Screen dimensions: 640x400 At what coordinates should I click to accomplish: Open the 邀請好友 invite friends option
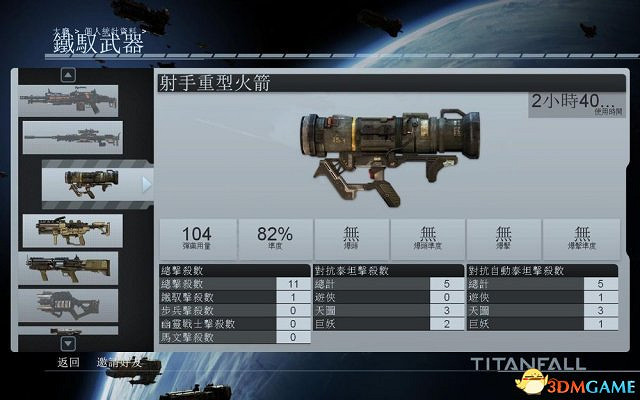pos(119,362)
